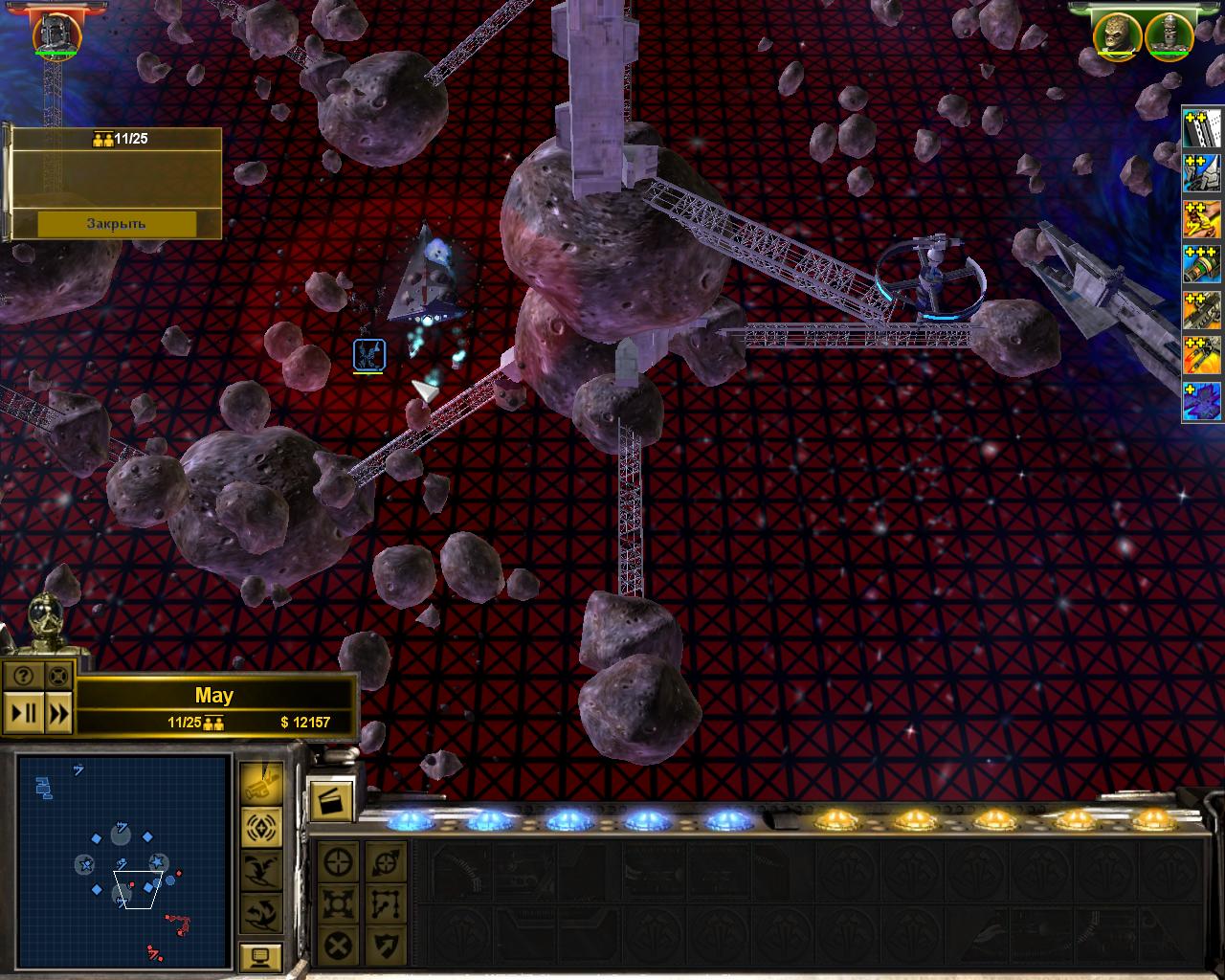Click on the tactical minimap

pyautogui.click(x=123, y=860)
